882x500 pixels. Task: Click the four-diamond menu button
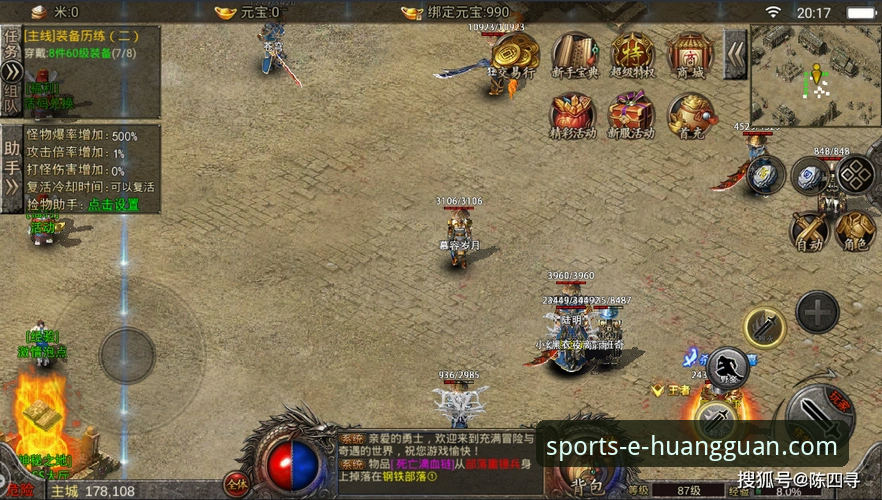(x=856, y=174)
